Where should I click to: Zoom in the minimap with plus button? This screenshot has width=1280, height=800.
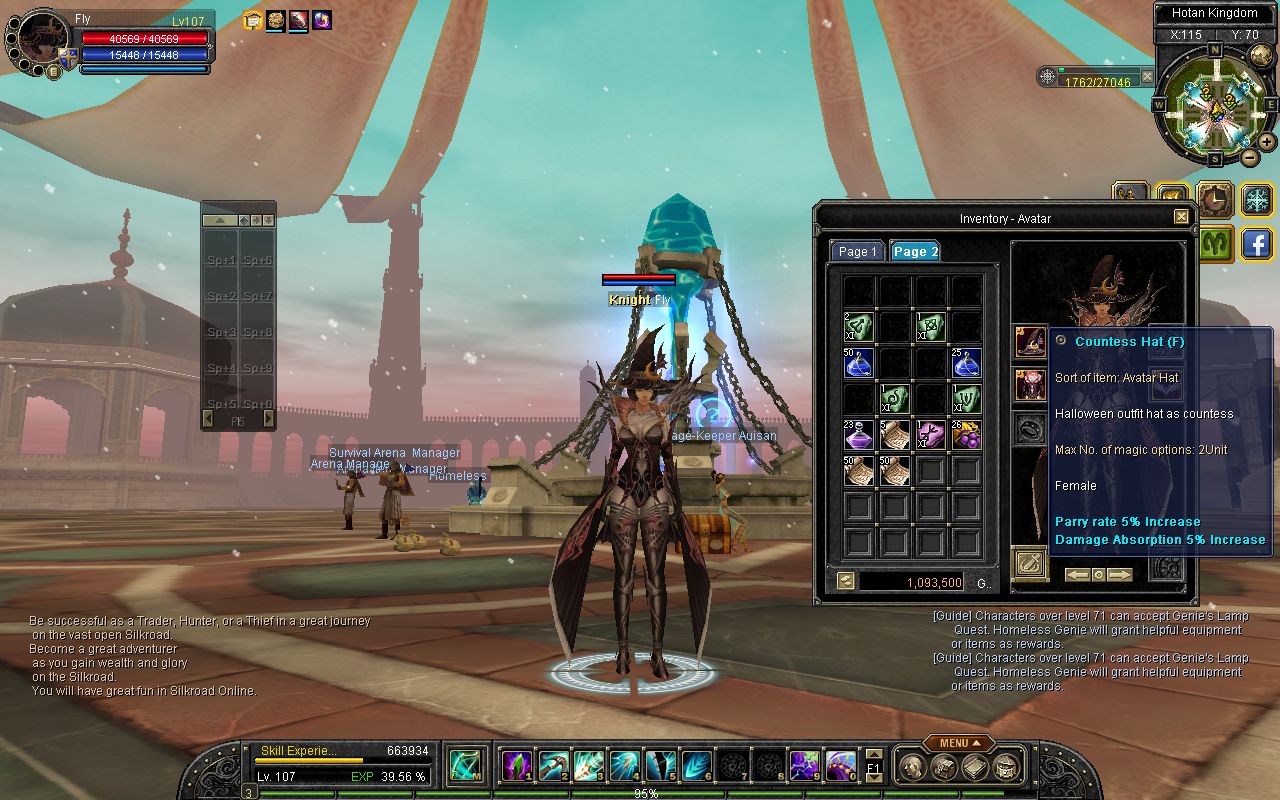[x=1266, y=142]
